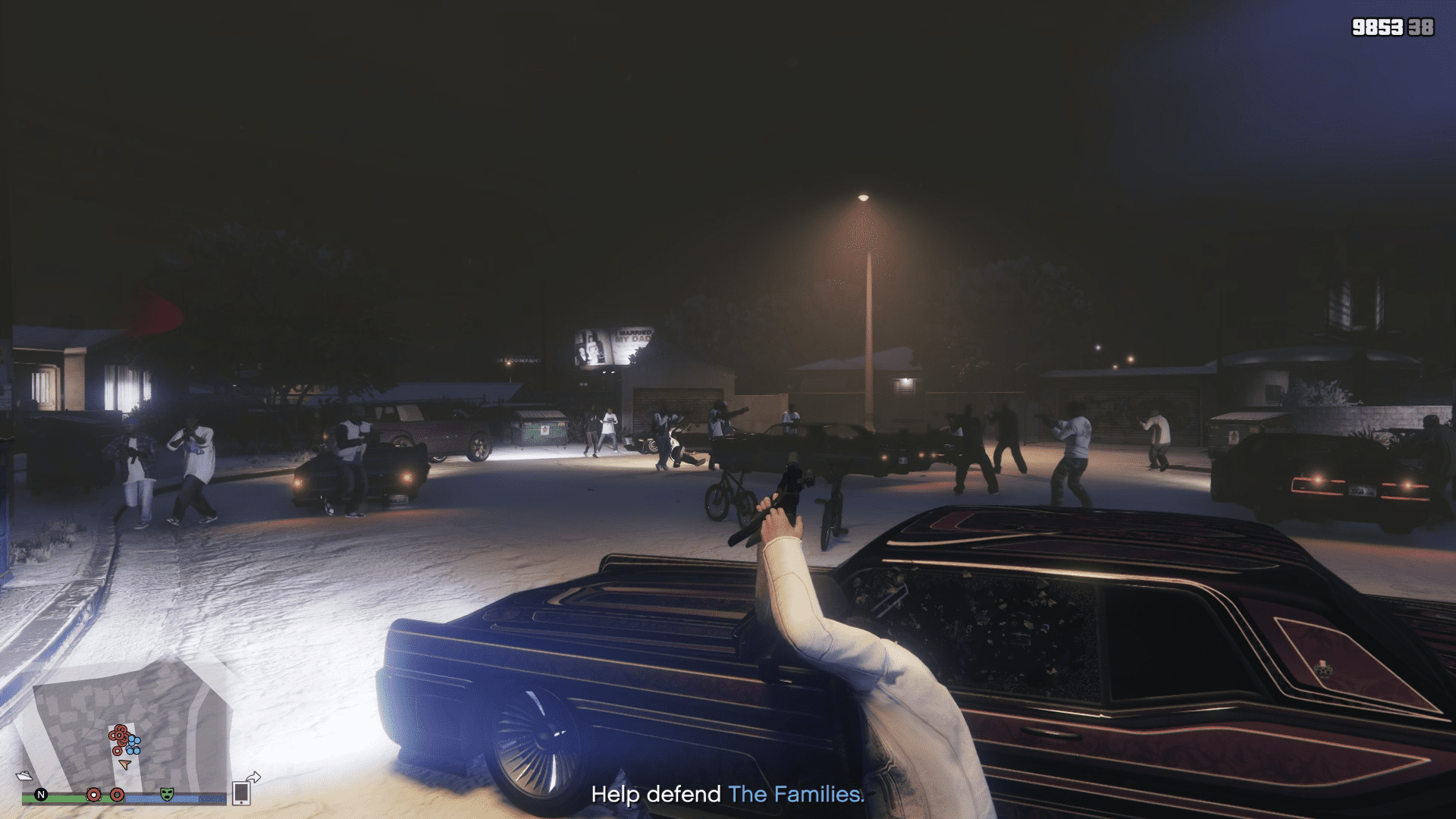Click the N compass icon on the minimap bar

[41, 795]
